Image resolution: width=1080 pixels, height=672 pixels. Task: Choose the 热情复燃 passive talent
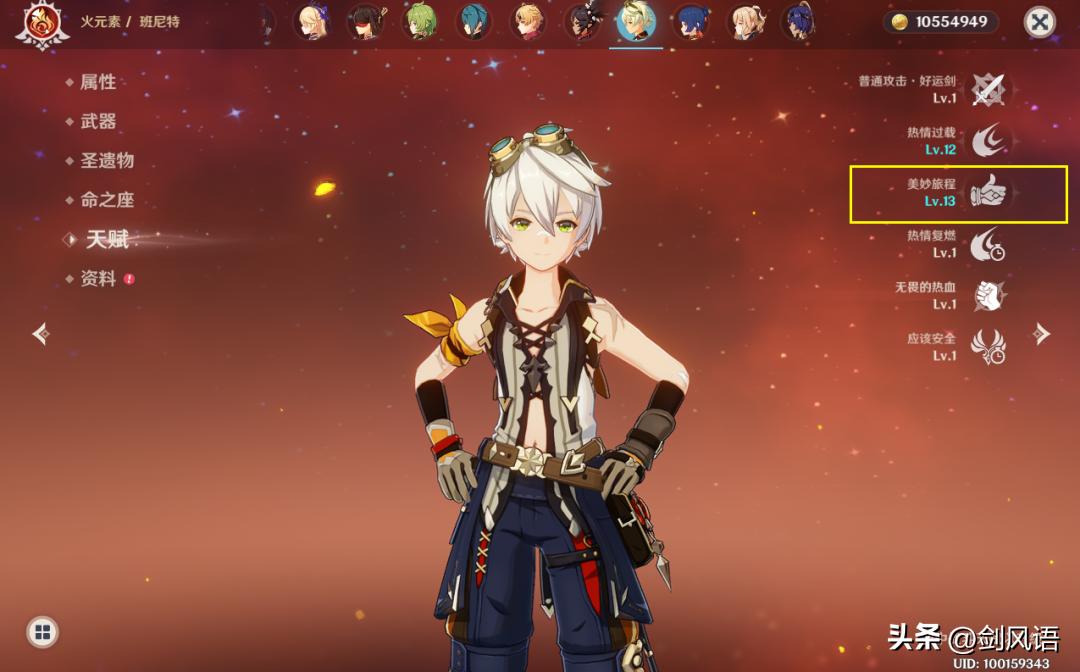pyautogui.click(x=989, y=244)
